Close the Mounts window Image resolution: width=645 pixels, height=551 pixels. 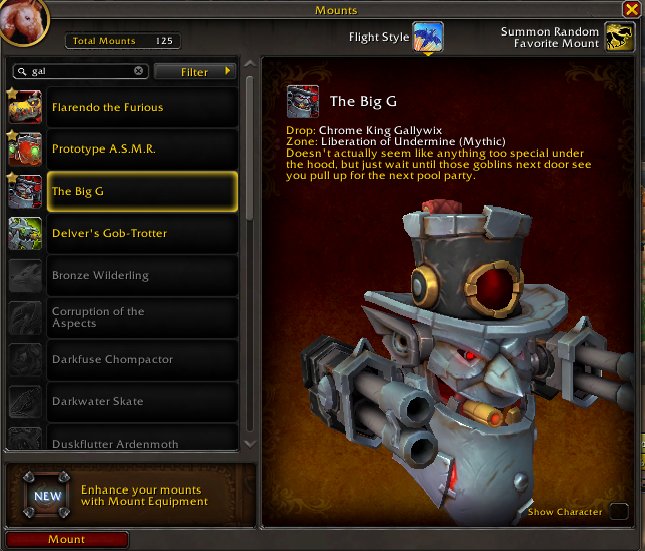(631, 9)
